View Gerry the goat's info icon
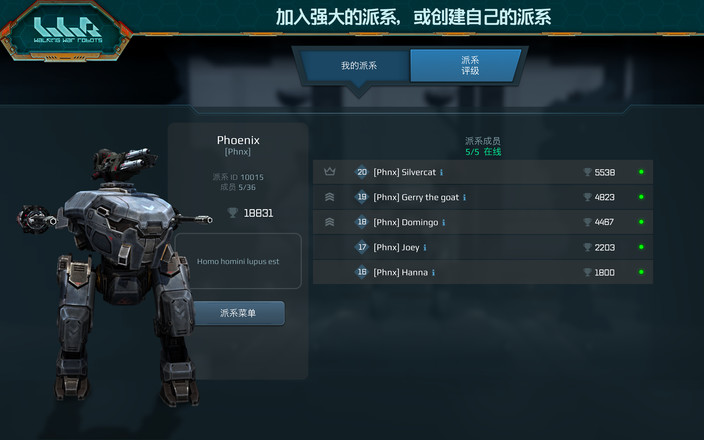This screenshot has height=440, width=704. point(464,198)
